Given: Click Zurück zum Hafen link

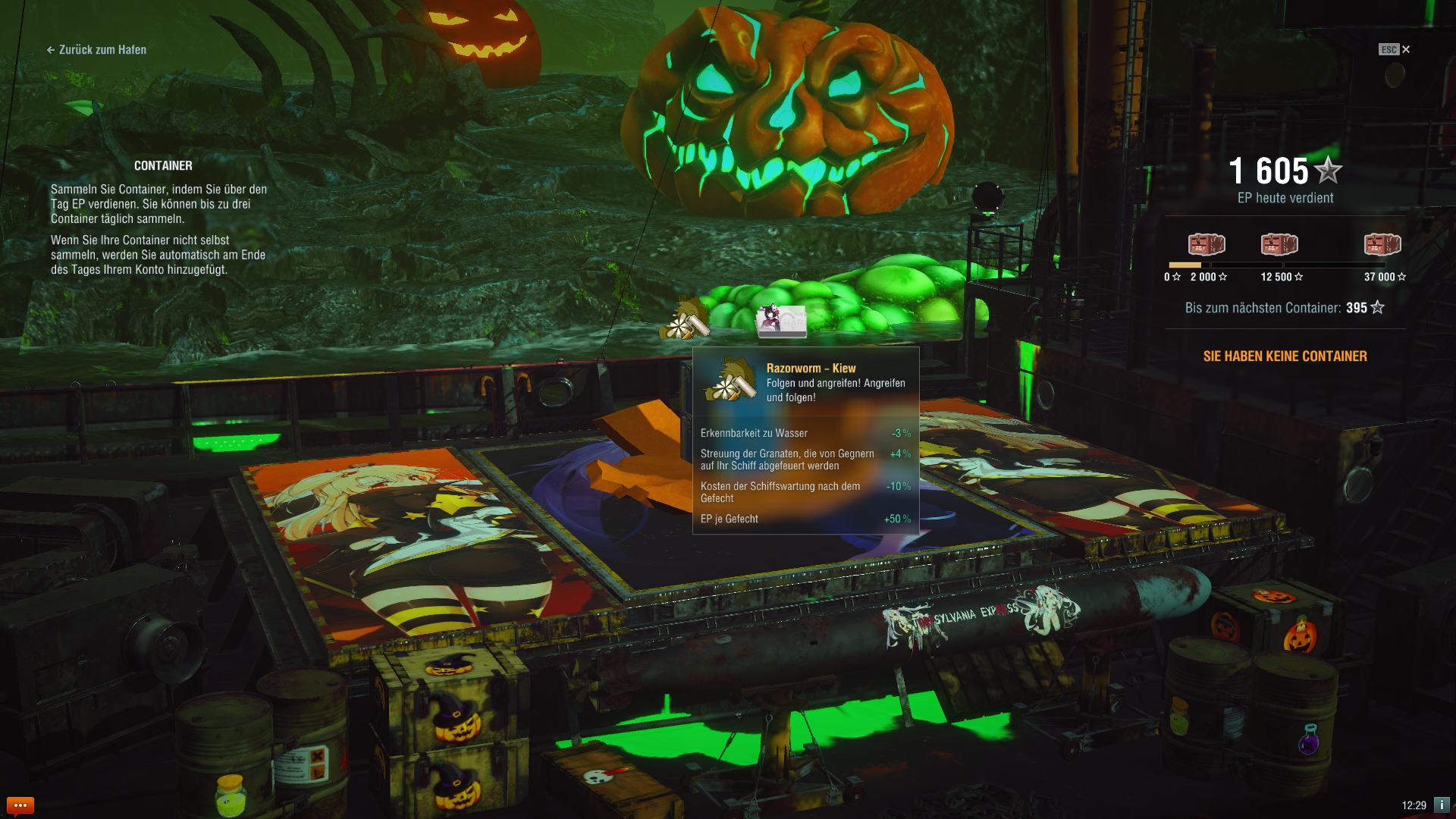Looking at the screenshot, I should coord(96,50).
